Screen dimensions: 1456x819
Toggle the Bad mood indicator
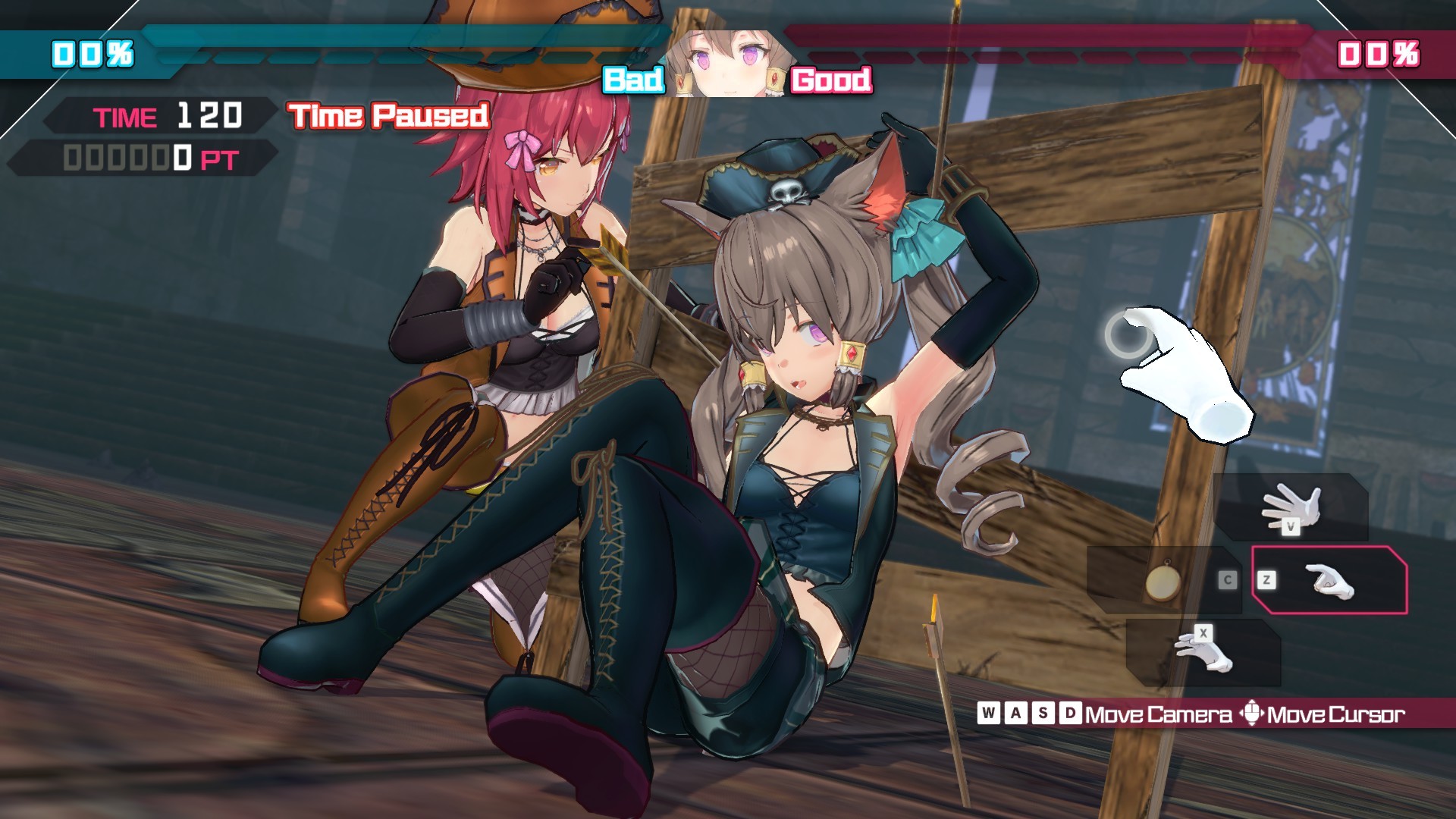point(632,81)
